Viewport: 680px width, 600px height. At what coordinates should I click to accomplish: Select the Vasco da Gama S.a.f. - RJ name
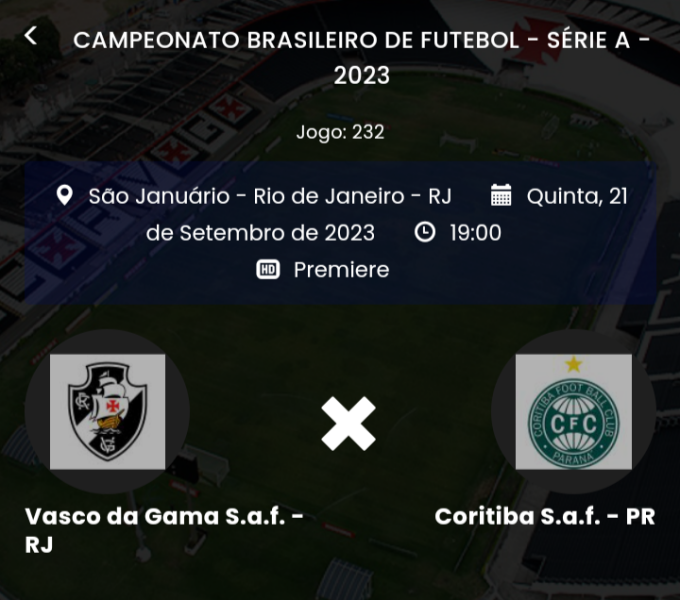pyautogui.click(x=164, y=530)
